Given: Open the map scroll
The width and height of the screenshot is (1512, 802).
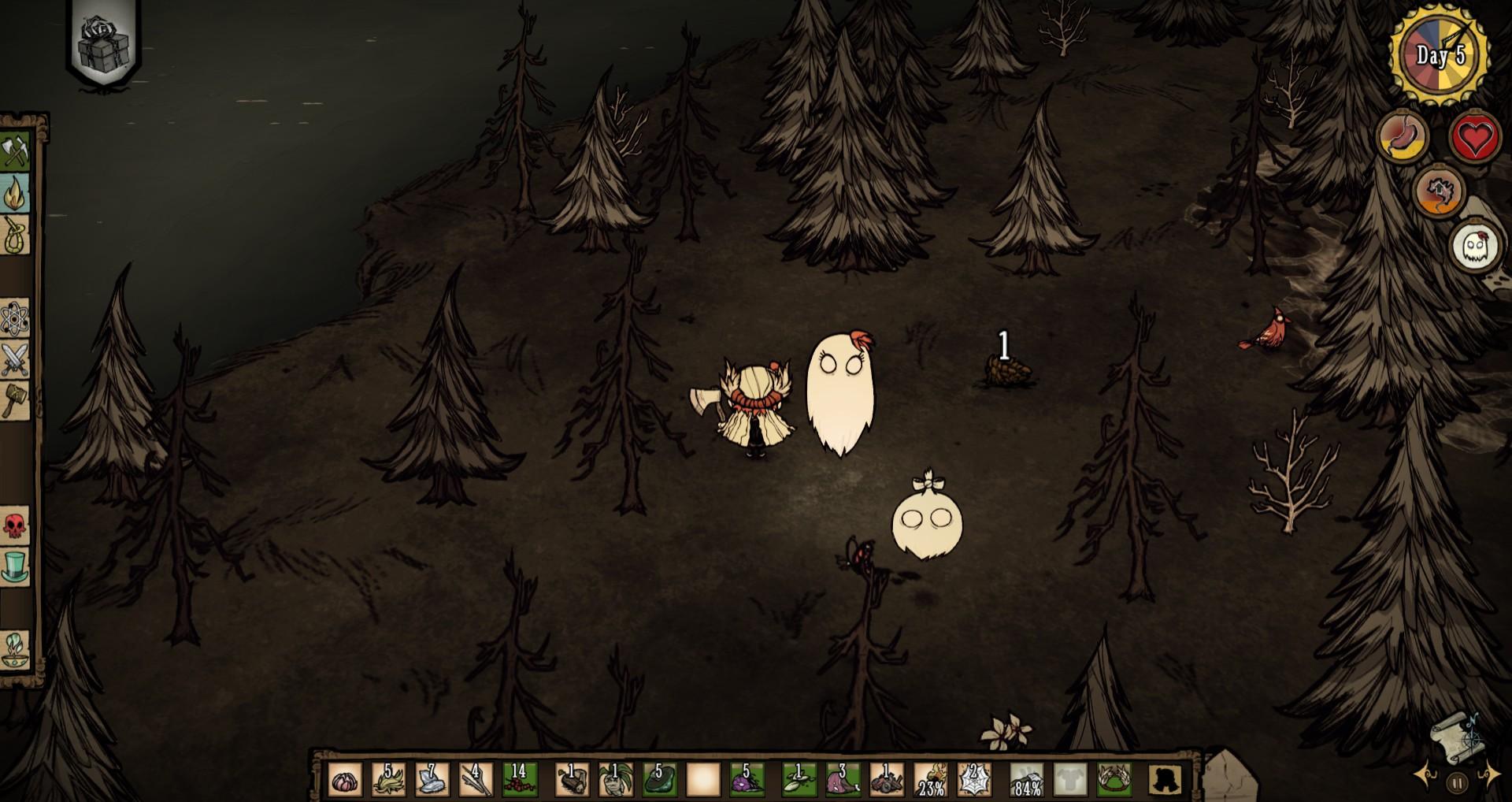Looking at the screenshot, I should point(1455,739).
